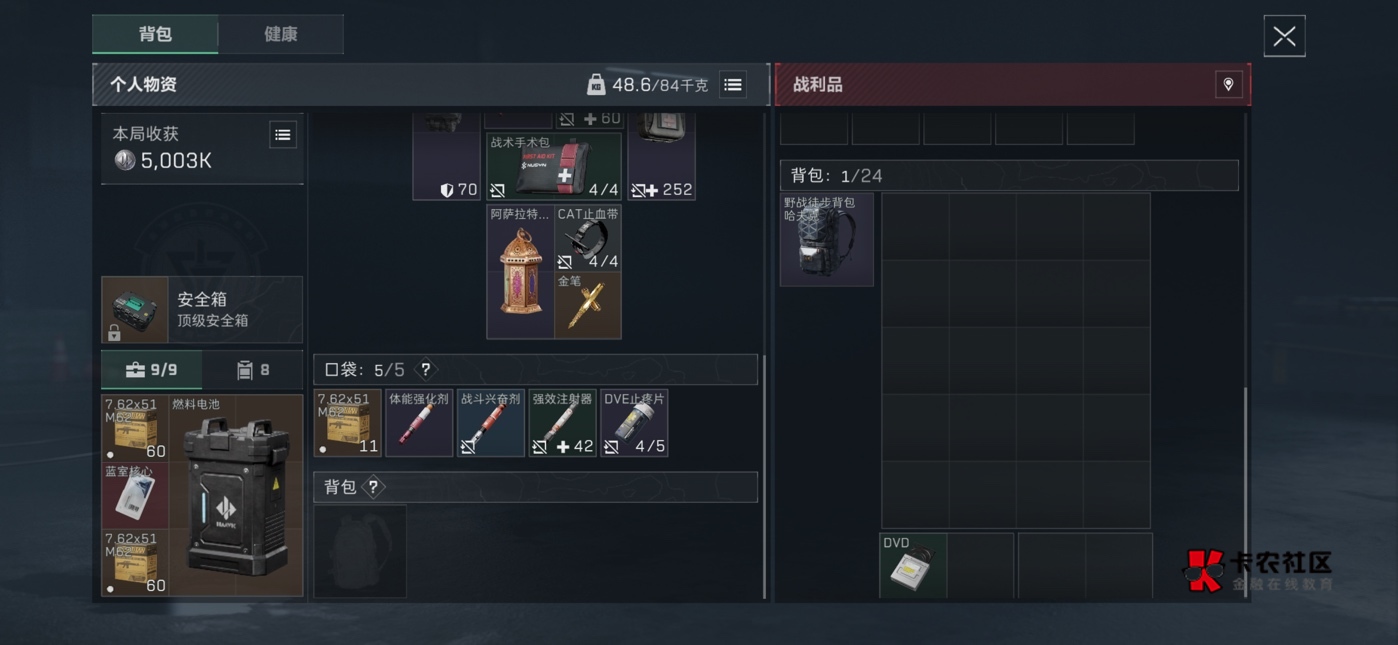Image resolution: width=1398 pixels, height=645 pixels.
Task: Select the 背包 tab
Action: 155,34
